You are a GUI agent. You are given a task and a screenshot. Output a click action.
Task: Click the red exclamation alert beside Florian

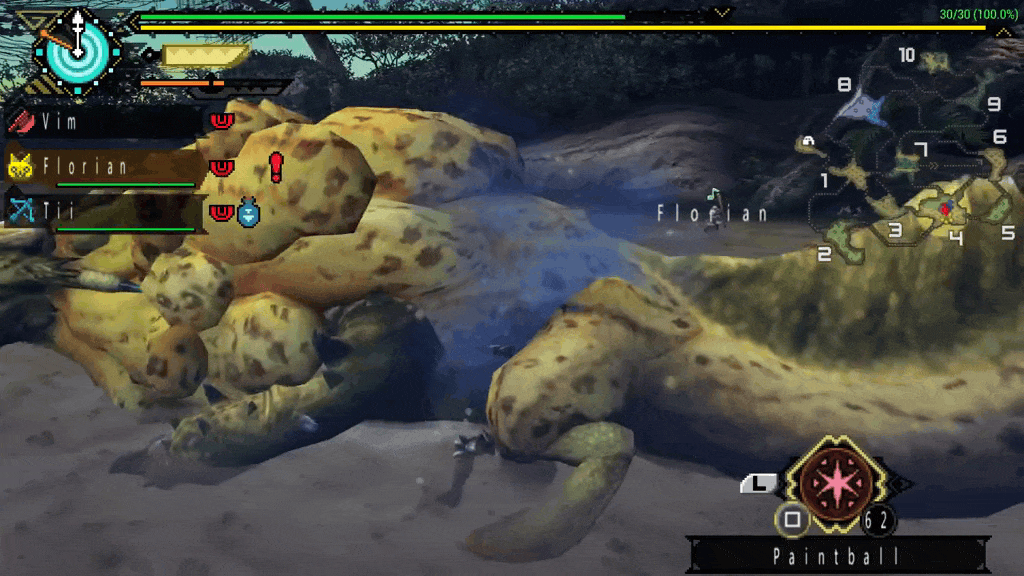[276, 166]
